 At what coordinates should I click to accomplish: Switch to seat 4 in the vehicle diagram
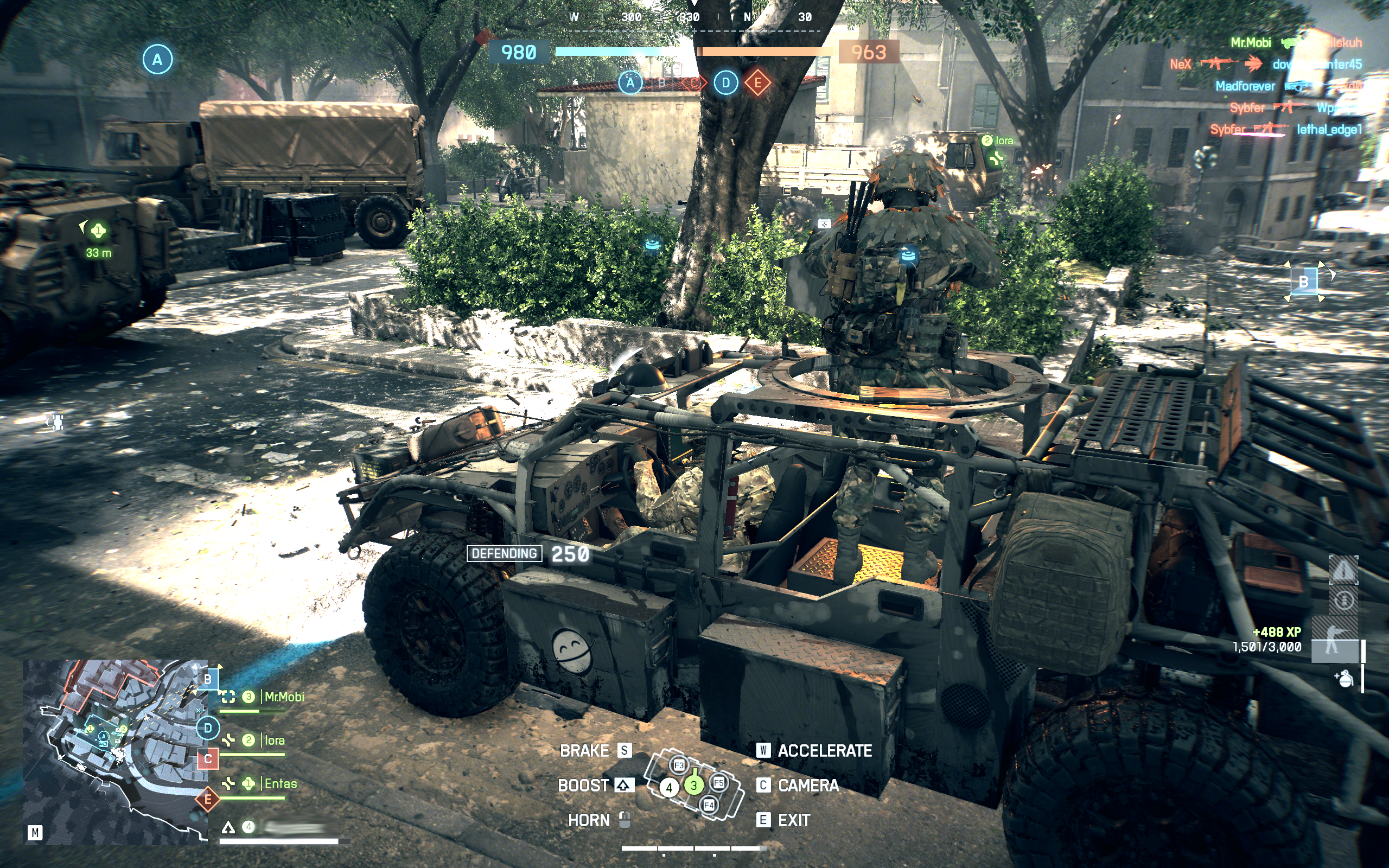(668, 788)
